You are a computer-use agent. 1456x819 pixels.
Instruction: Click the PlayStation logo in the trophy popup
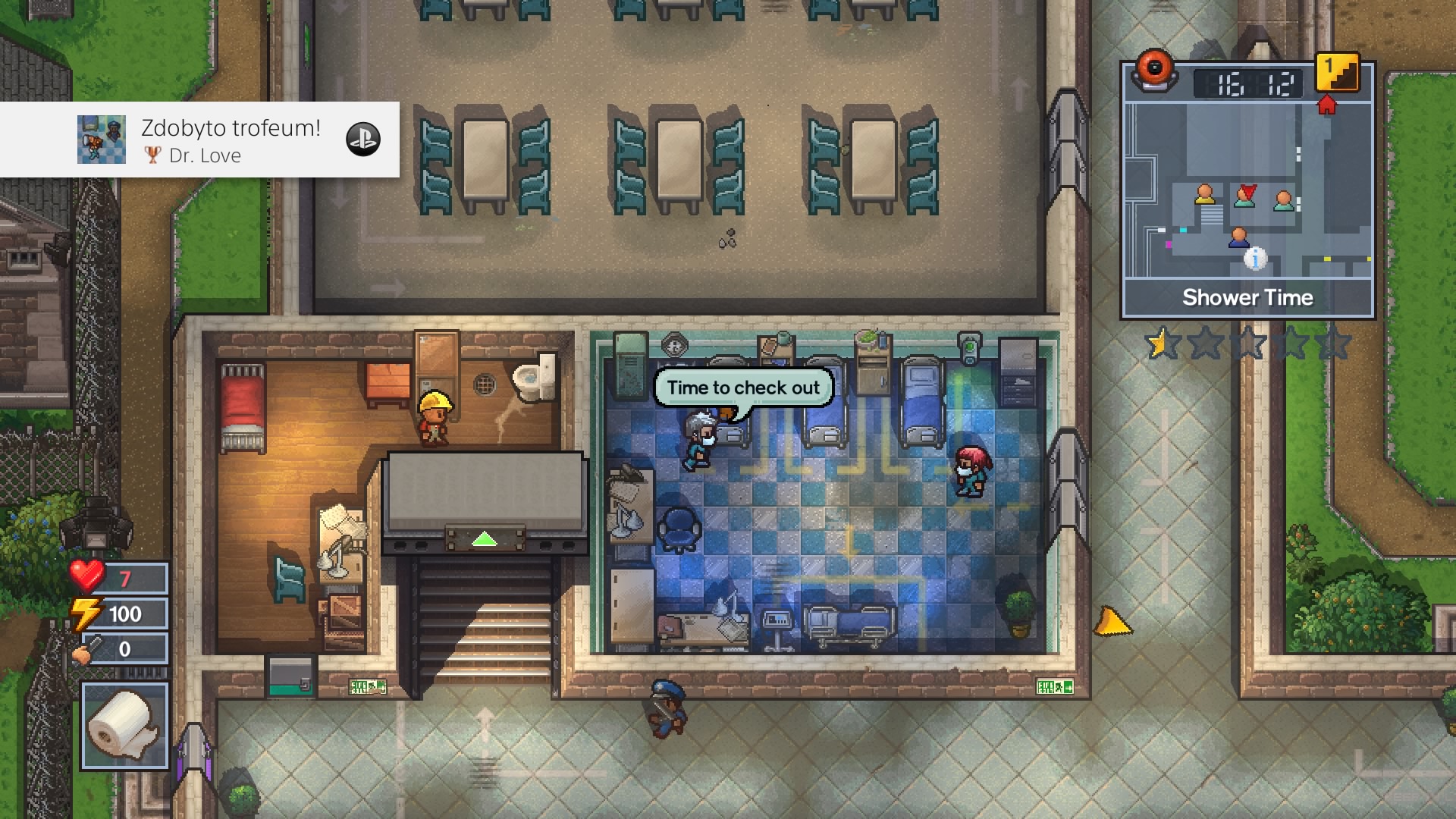364,140
